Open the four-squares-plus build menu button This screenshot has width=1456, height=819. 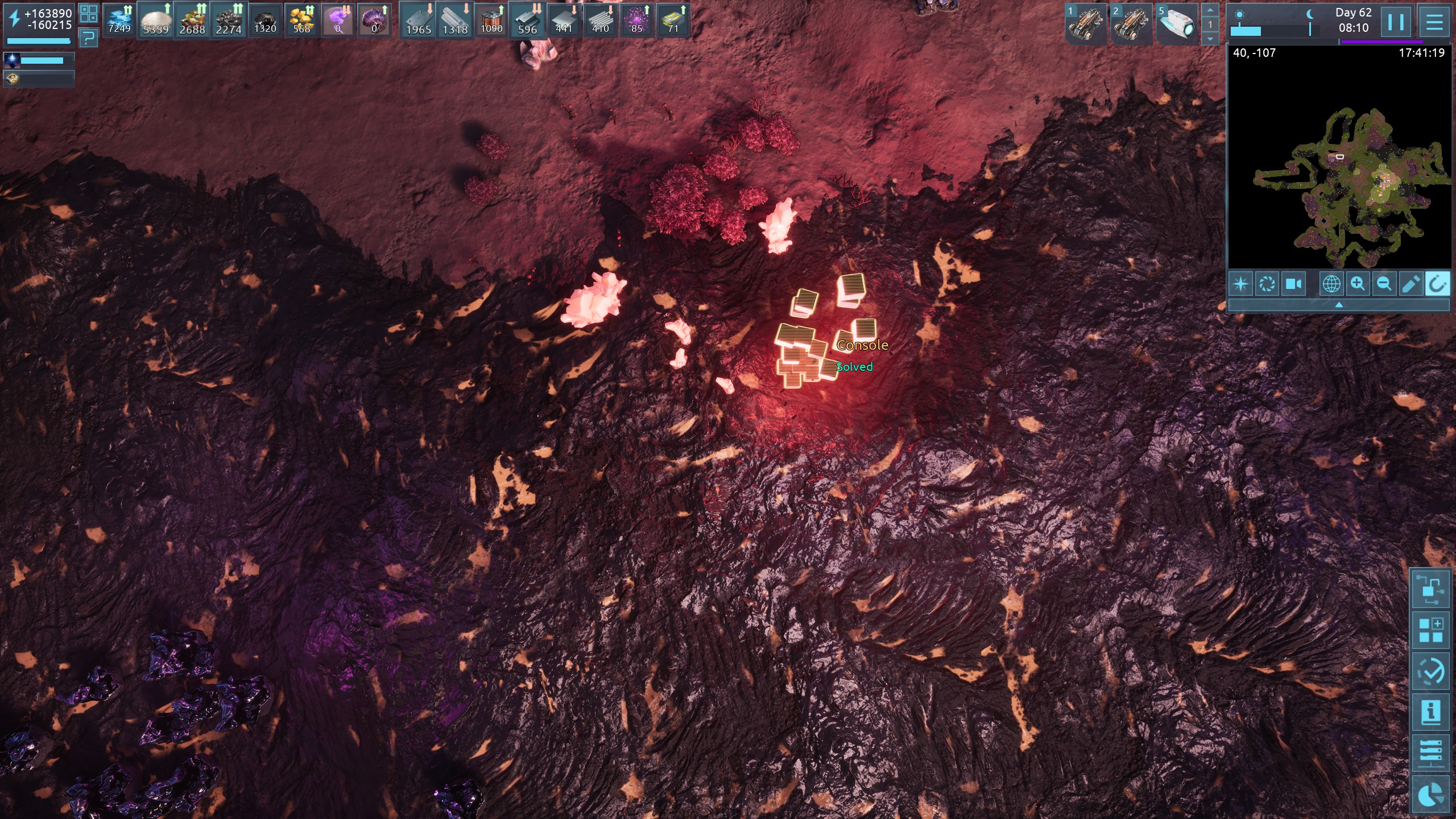[1431, 630]
